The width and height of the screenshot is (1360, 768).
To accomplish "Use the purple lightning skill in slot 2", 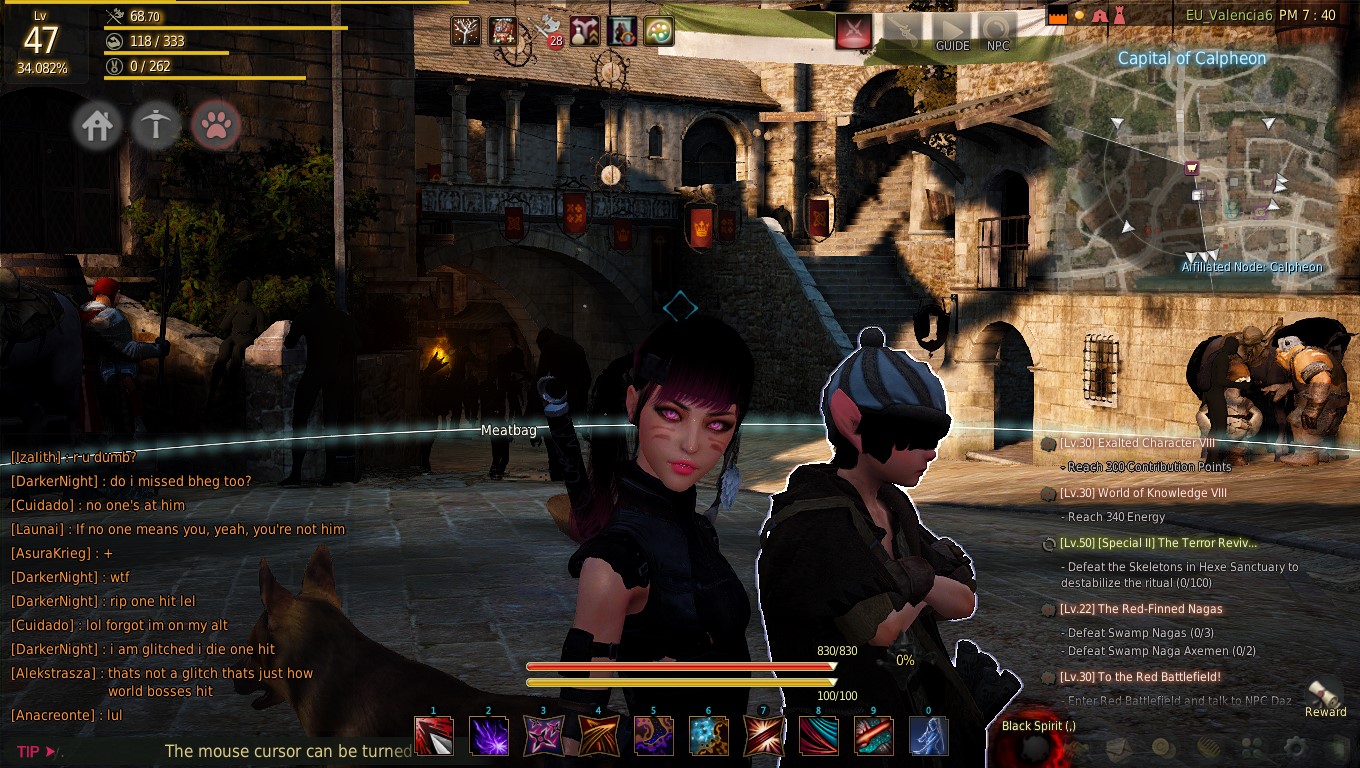I will click(489, 736).
